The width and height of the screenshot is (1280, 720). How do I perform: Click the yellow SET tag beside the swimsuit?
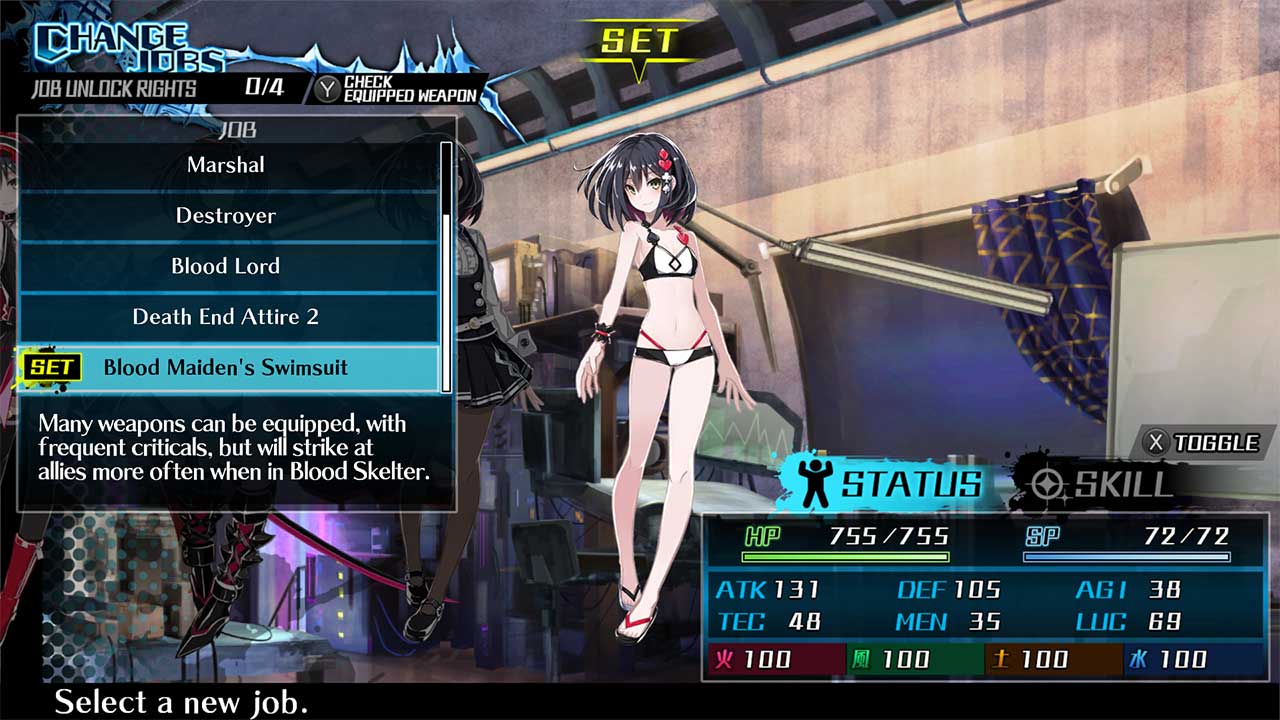click(54, 368)
